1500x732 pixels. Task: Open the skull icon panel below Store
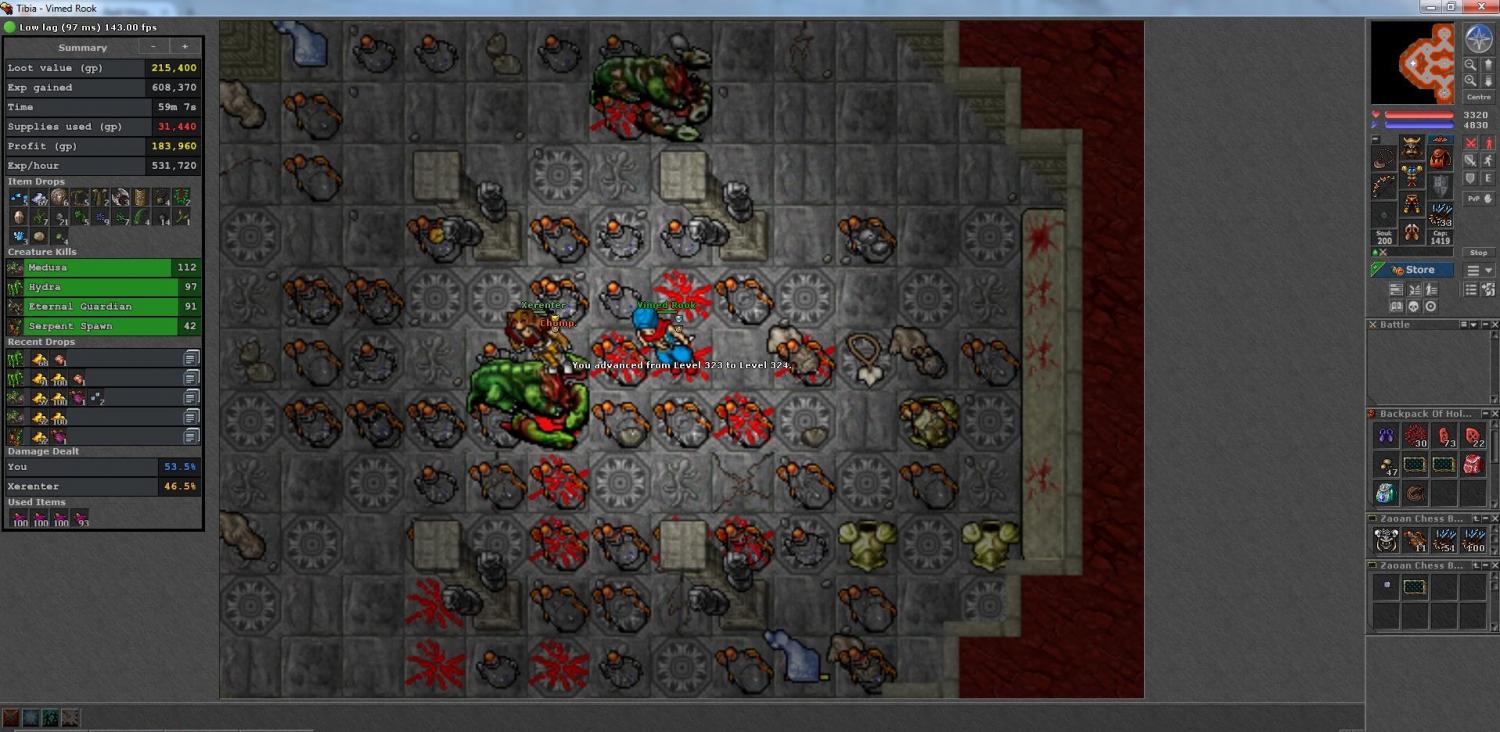(1413, 306)
